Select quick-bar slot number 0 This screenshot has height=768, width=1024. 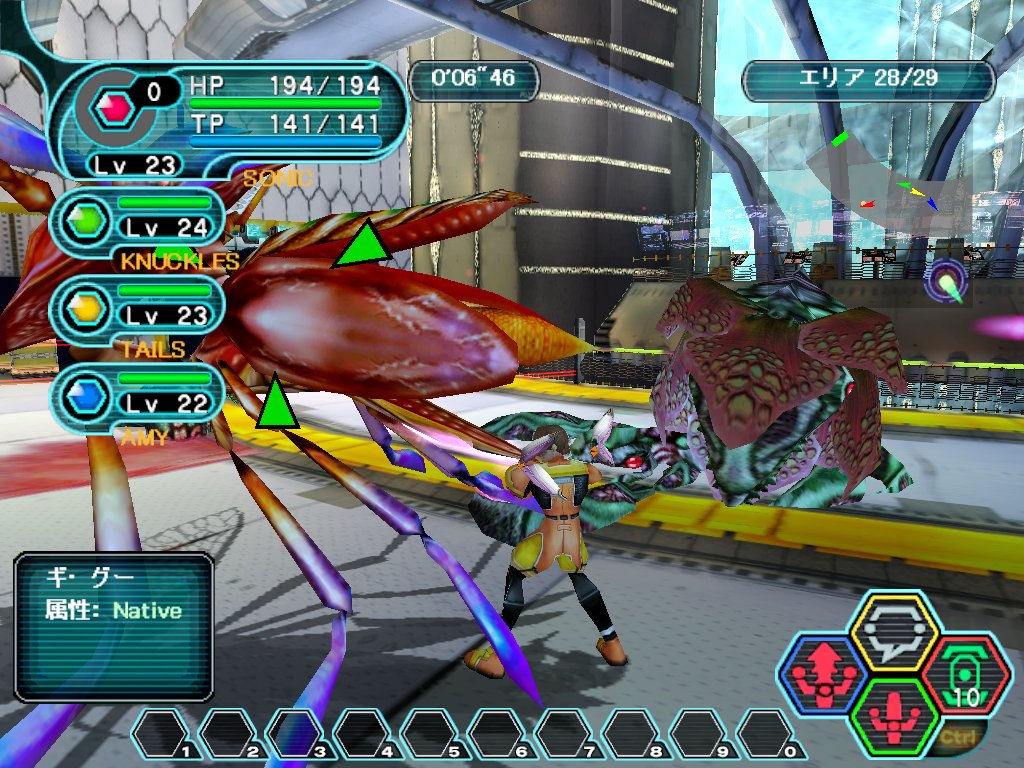(x=771, y=734)
